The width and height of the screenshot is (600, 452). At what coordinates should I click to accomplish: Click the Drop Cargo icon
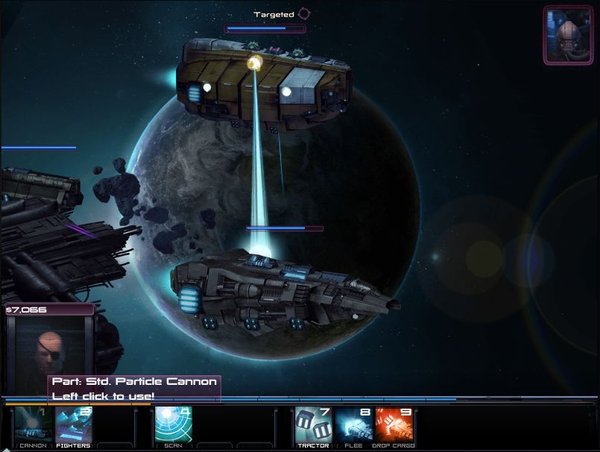(x=395, y=425)
